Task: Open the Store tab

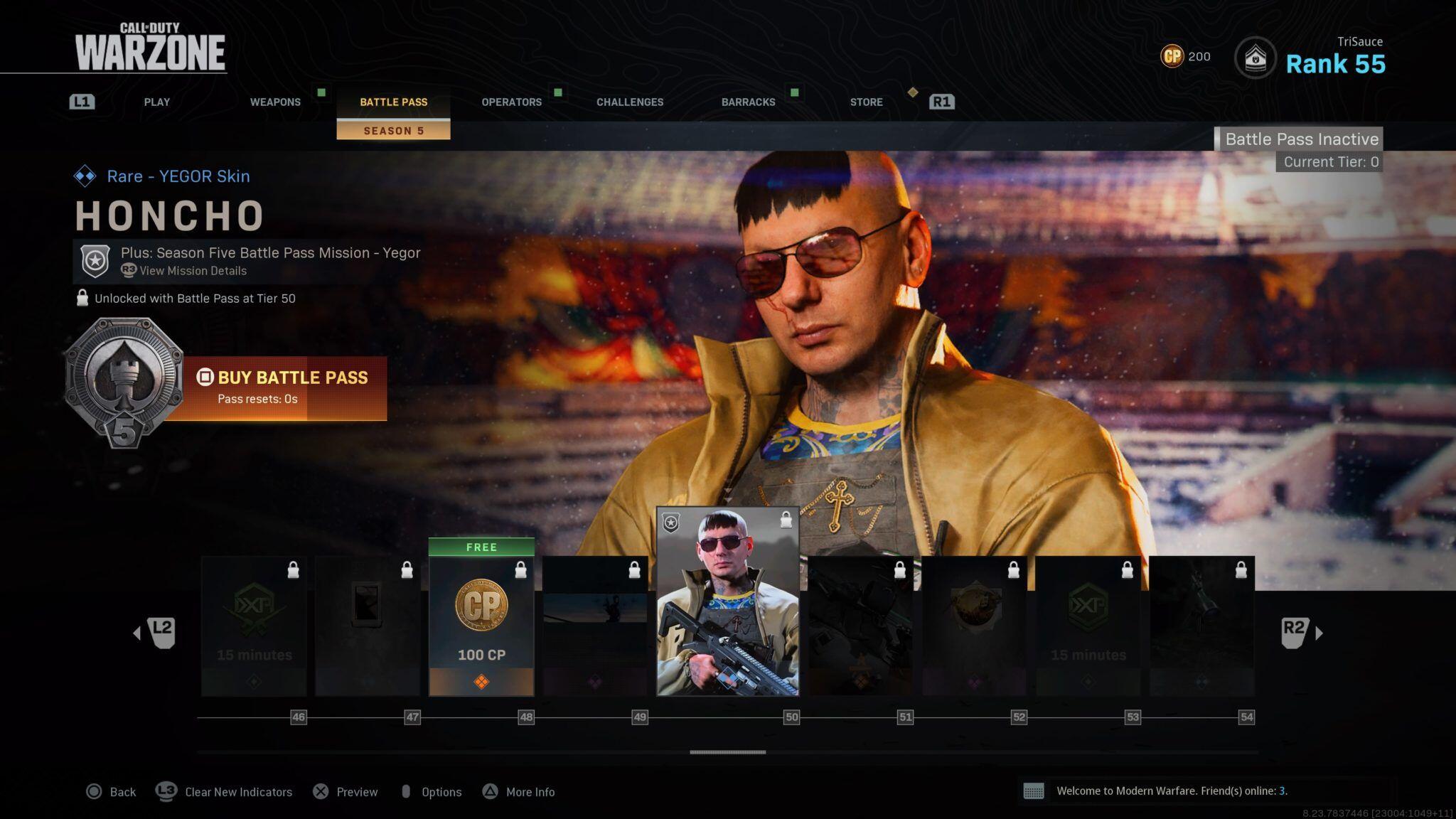Action: click(x=866, y=102)
